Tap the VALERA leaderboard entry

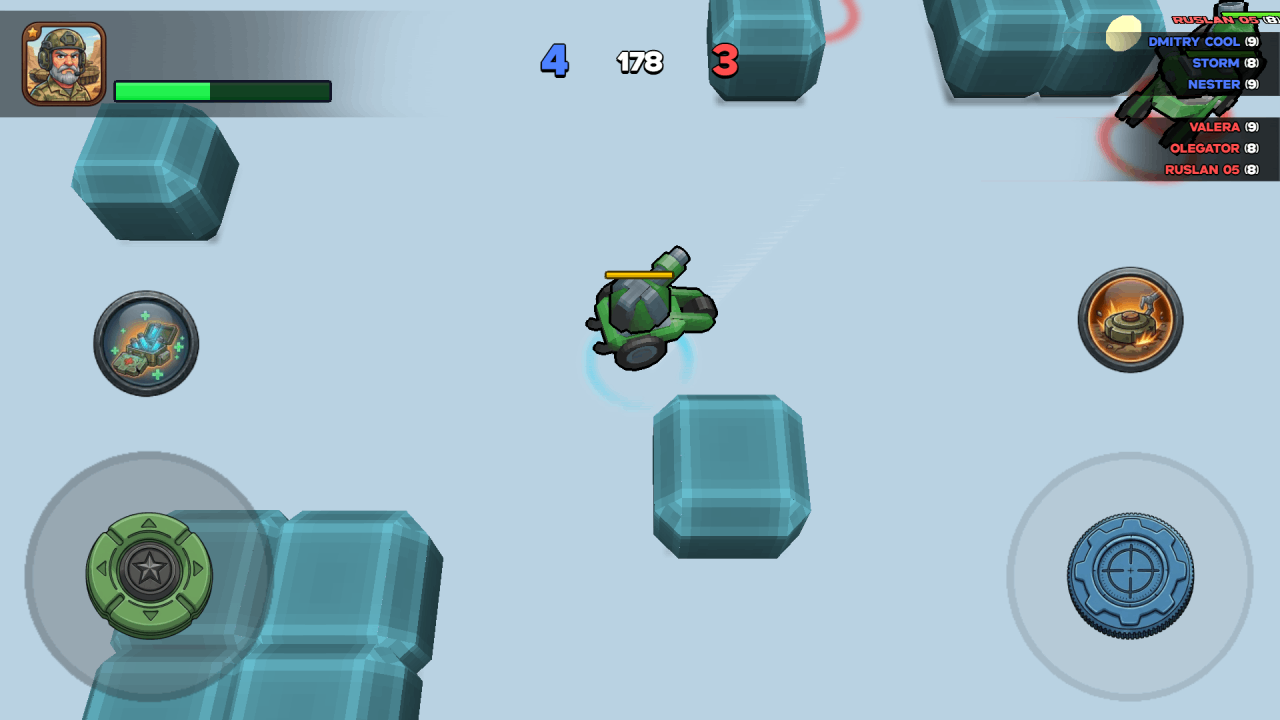(1215, 127)
